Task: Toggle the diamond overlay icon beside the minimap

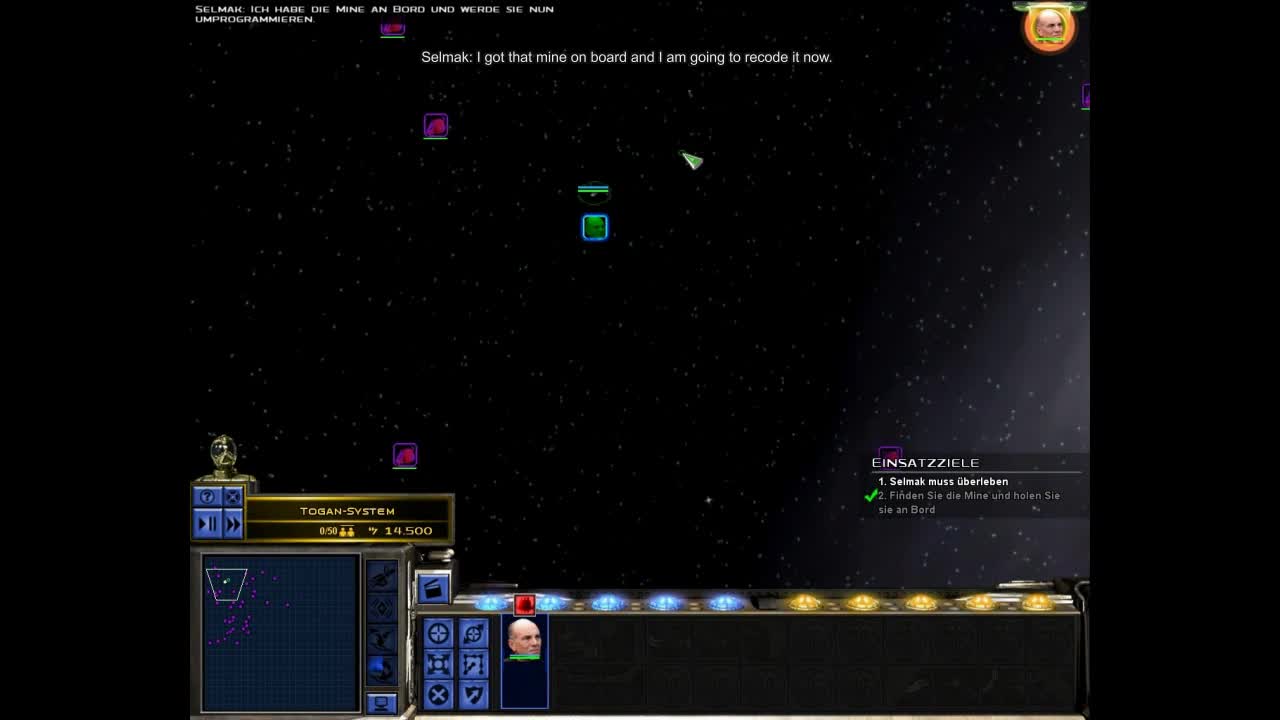Action: (x=383, y=606)
